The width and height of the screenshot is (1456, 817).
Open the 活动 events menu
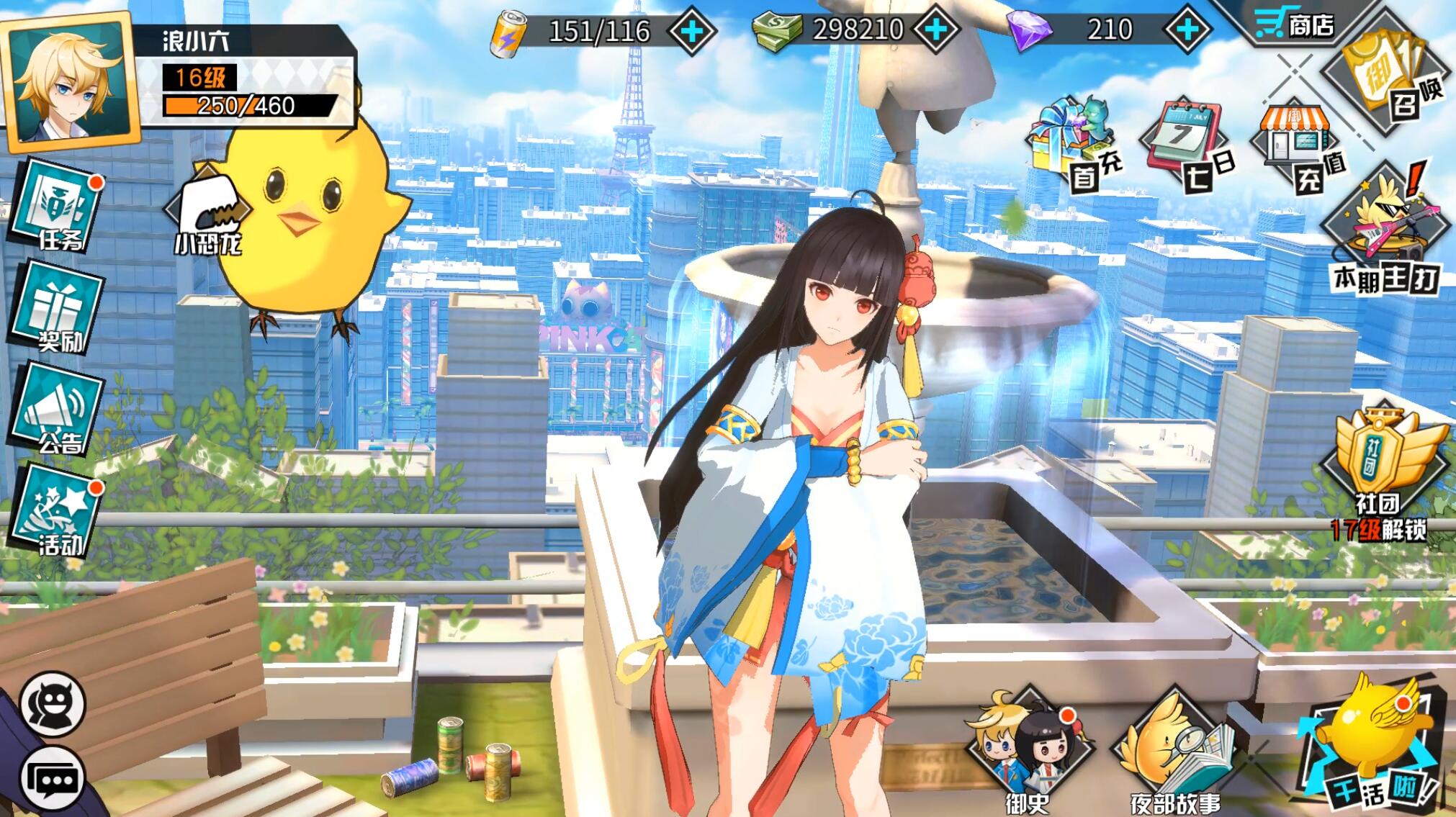tap(58, 513)
